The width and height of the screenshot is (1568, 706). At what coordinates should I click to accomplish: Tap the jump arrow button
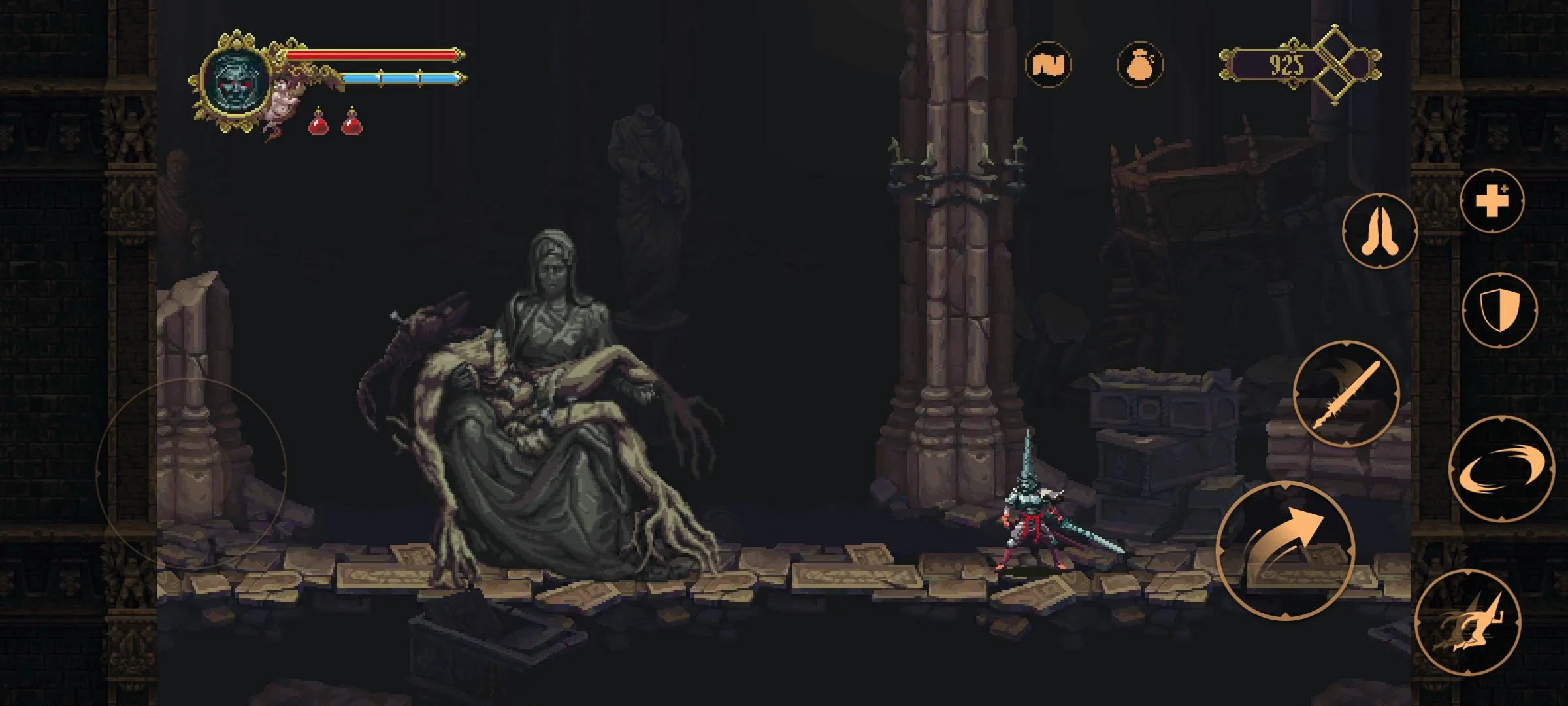pos(1284,551)
